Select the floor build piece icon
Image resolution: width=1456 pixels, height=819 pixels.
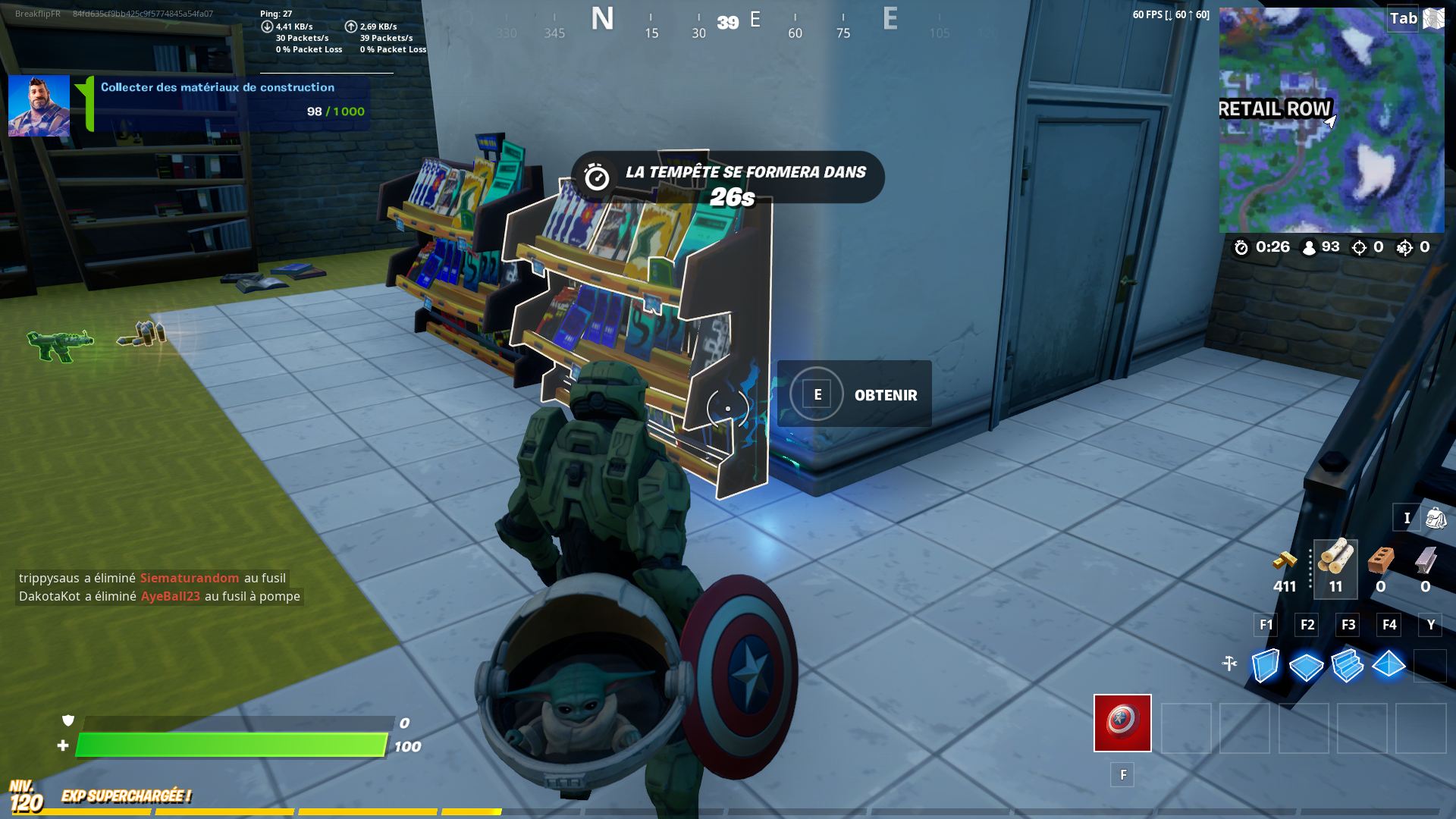tap(1307, 666)
